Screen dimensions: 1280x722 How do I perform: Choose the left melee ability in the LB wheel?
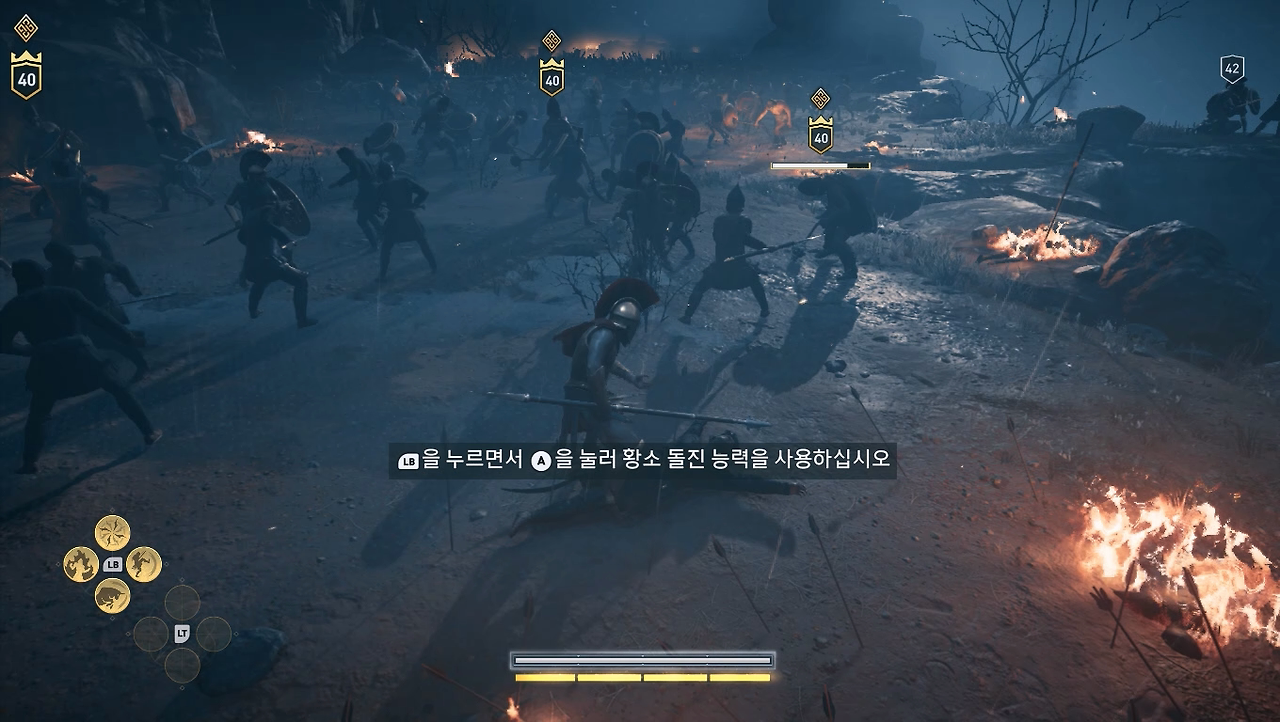80,564
